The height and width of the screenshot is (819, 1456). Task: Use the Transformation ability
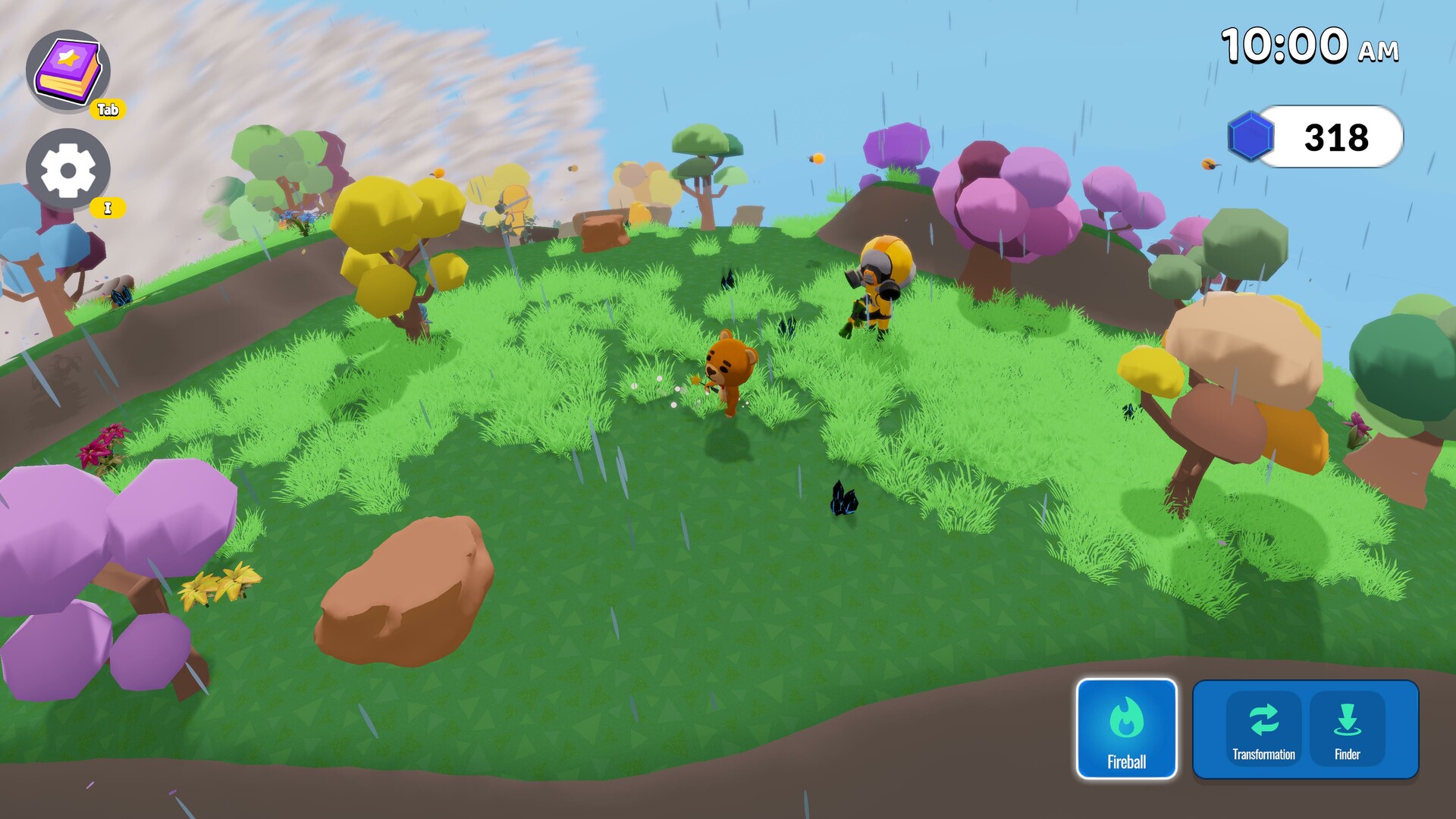coord(1263,729)
